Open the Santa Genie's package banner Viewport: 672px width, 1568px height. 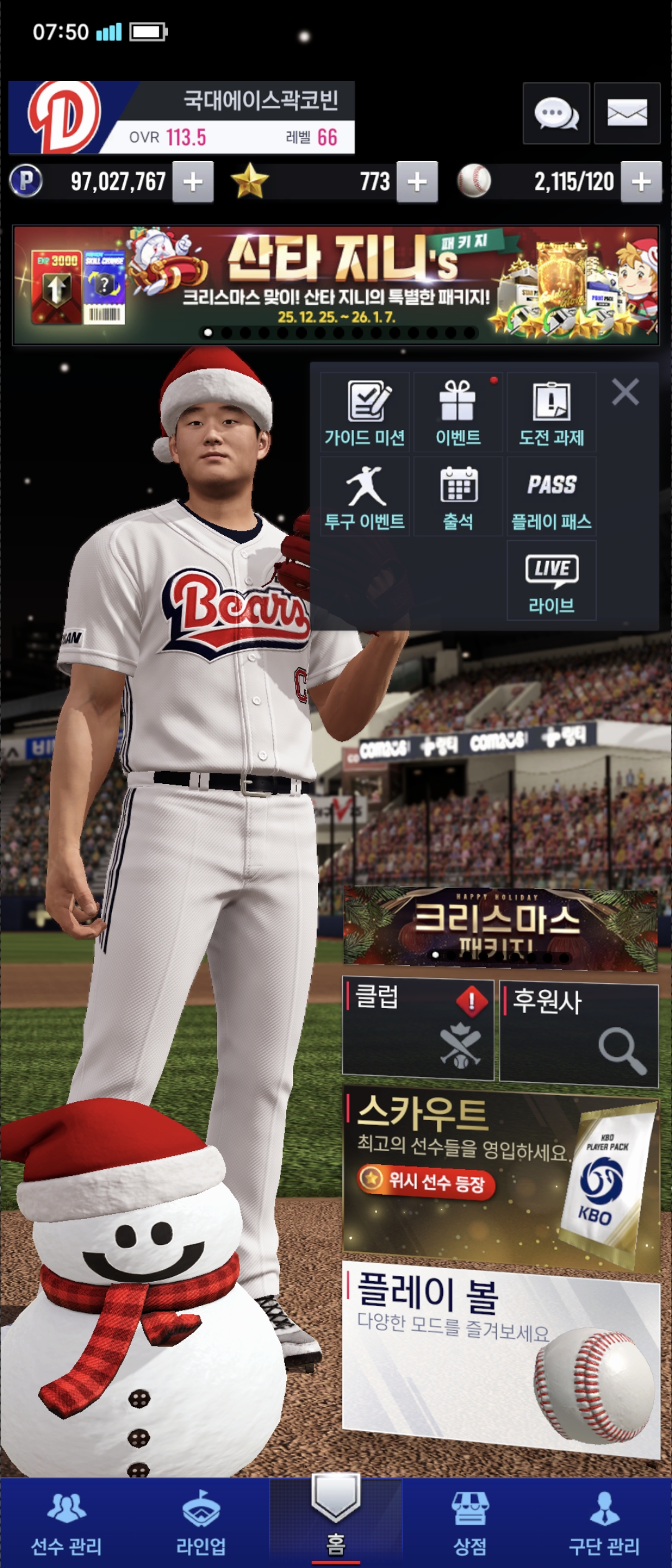click(336, 284)
